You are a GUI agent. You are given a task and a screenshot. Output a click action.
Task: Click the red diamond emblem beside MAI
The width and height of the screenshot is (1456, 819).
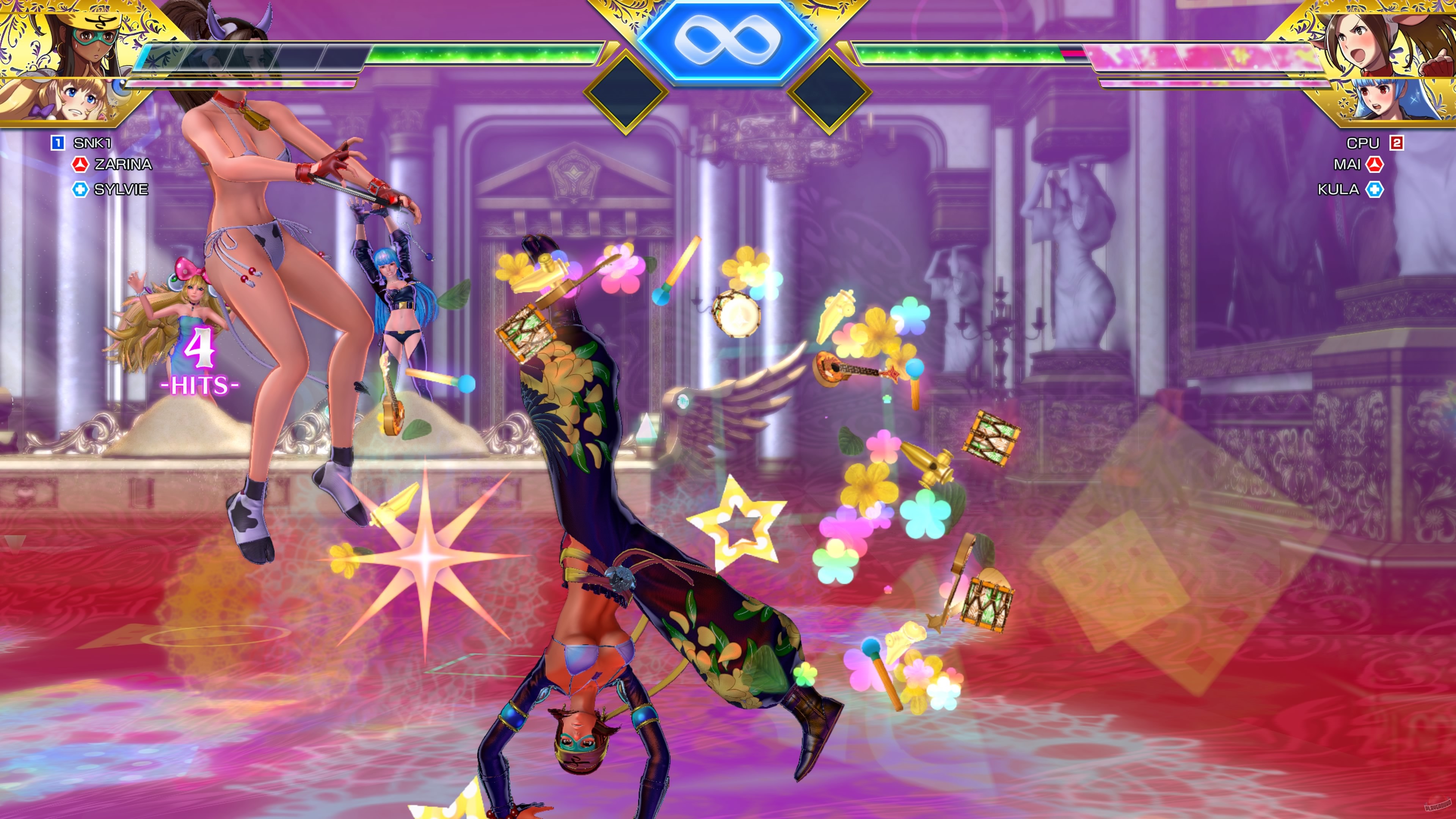tap(1374, 164)
